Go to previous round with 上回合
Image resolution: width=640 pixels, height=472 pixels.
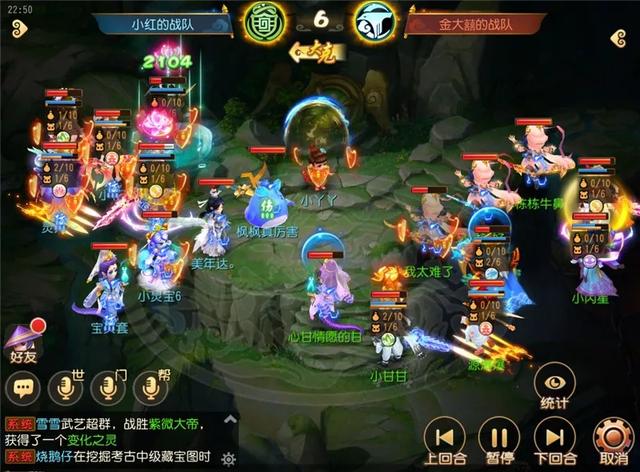444,440
